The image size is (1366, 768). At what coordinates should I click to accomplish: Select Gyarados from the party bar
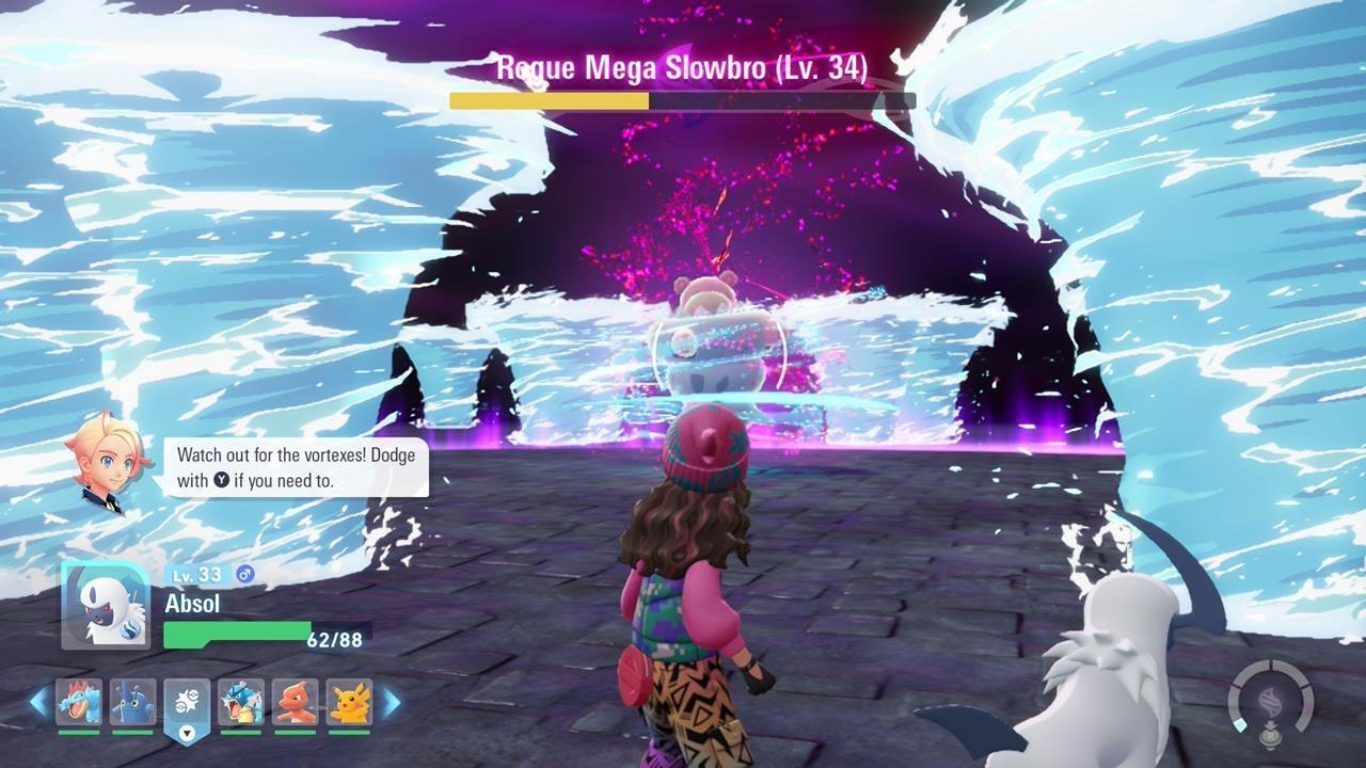(x=241, y=702)
